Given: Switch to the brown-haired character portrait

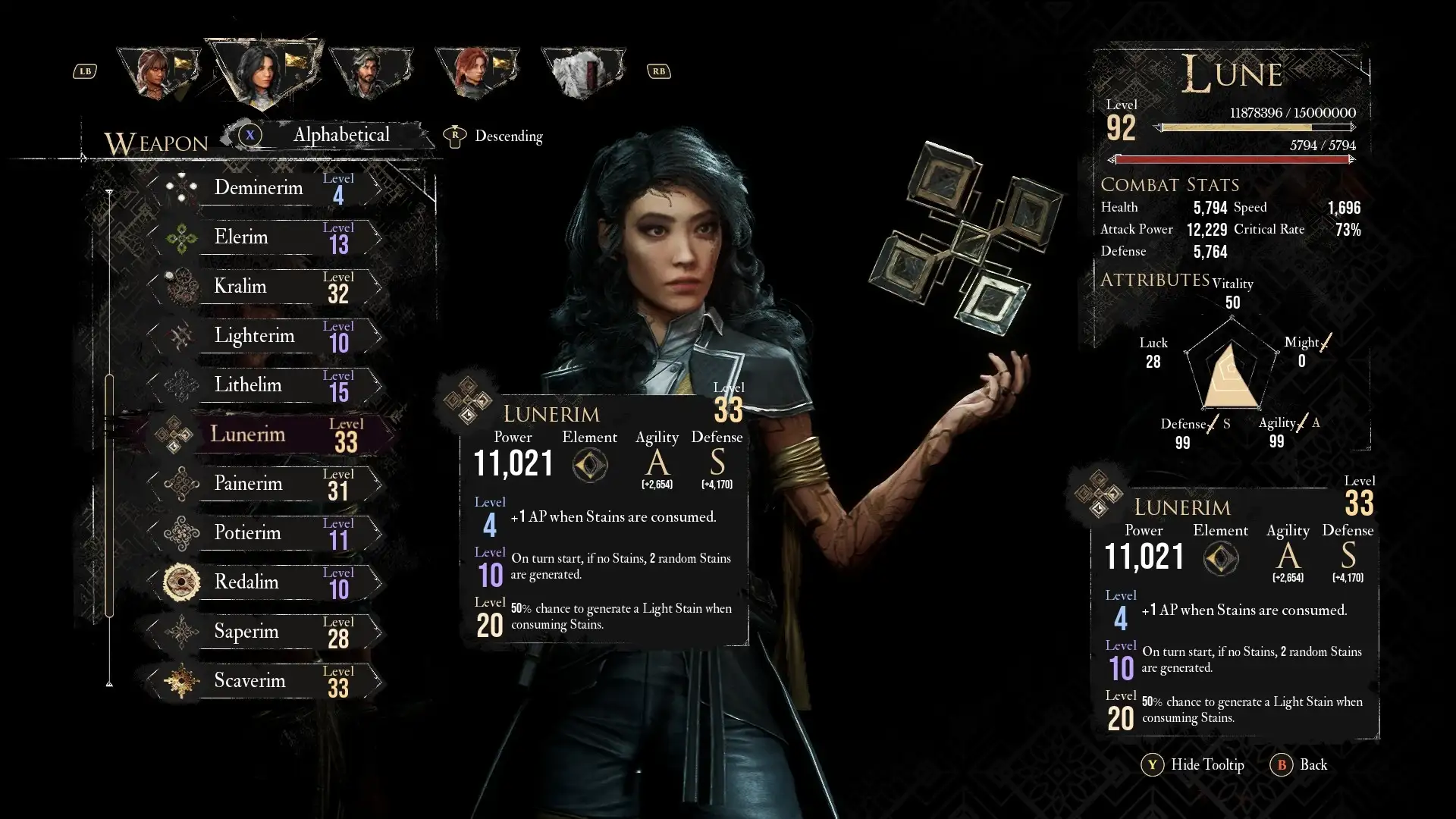Looking at the screenshot, I should 158,72.
